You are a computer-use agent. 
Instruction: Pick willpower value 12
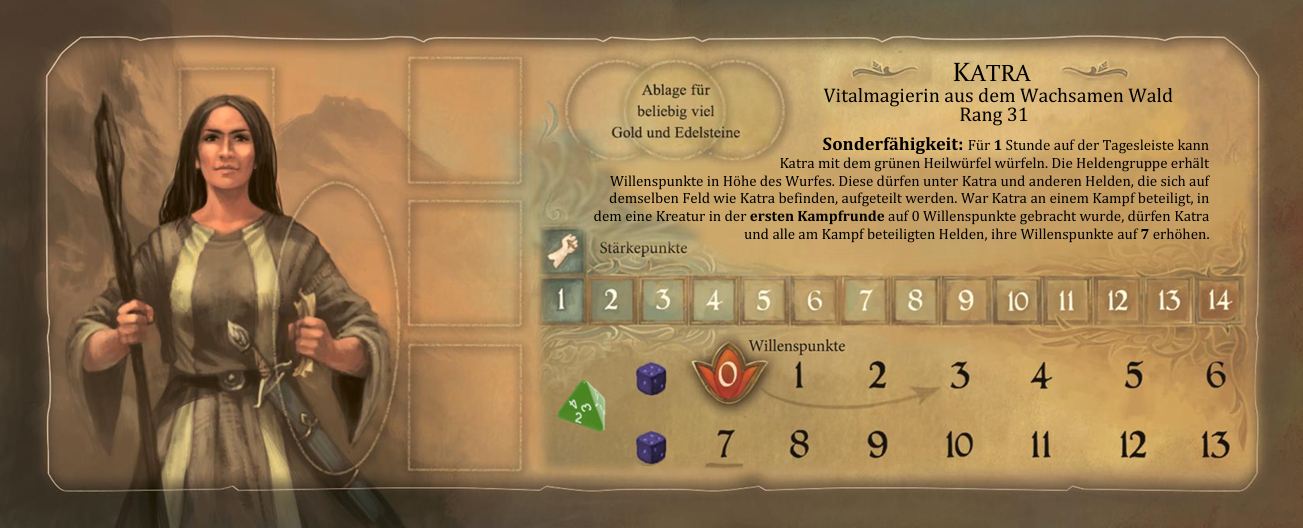pyautogui.click(x=1131, y=444)
